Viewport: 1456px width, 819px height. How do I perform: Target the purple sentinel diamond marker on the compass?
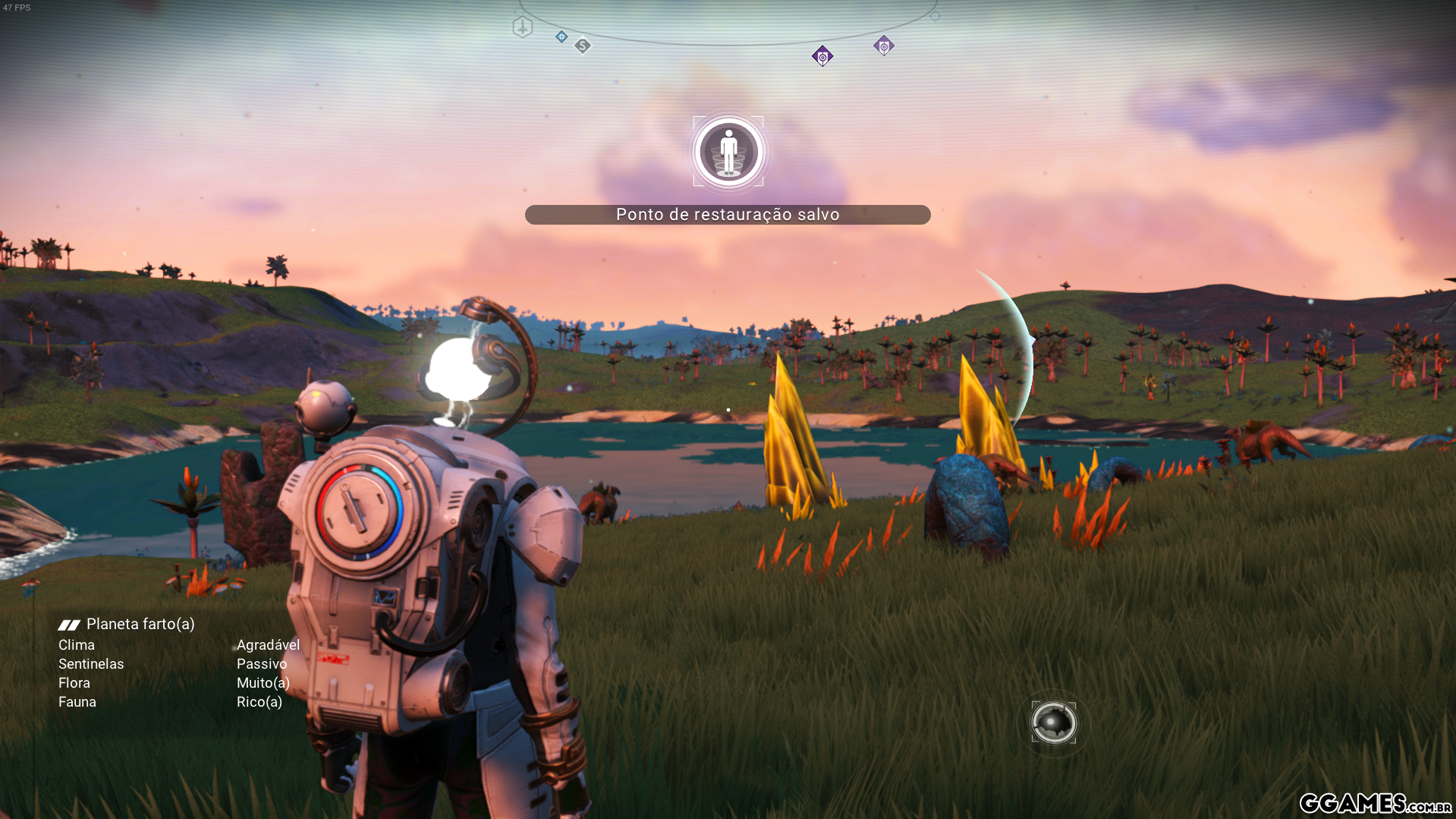point(822,55)
